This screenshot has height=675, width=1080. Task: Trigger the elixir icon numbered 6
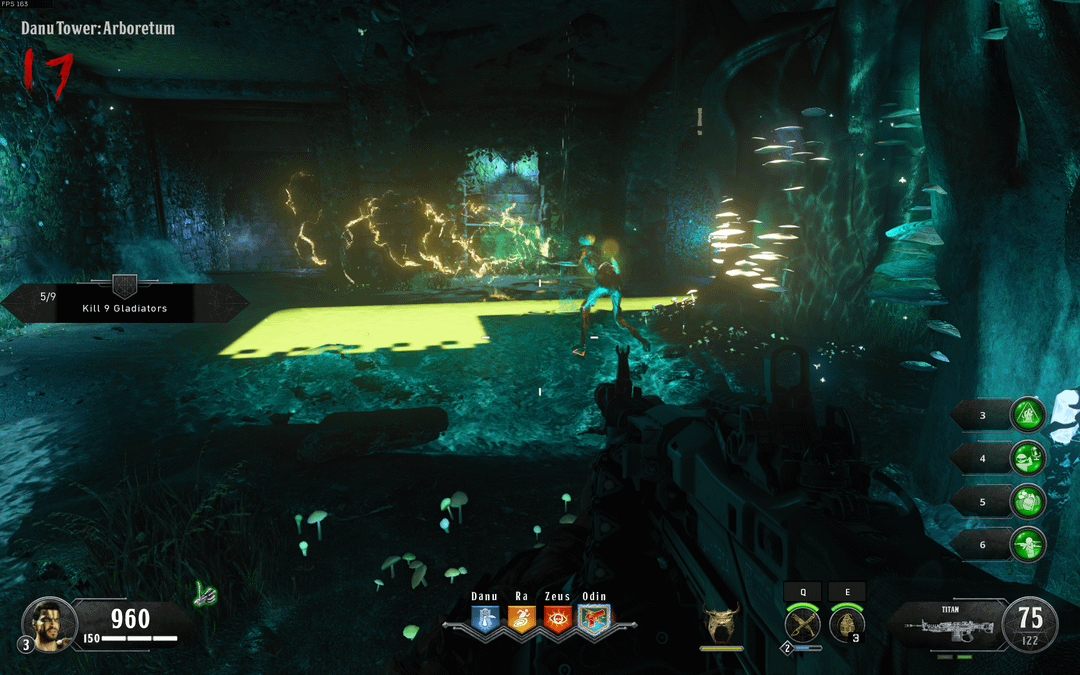point(1027,544)
